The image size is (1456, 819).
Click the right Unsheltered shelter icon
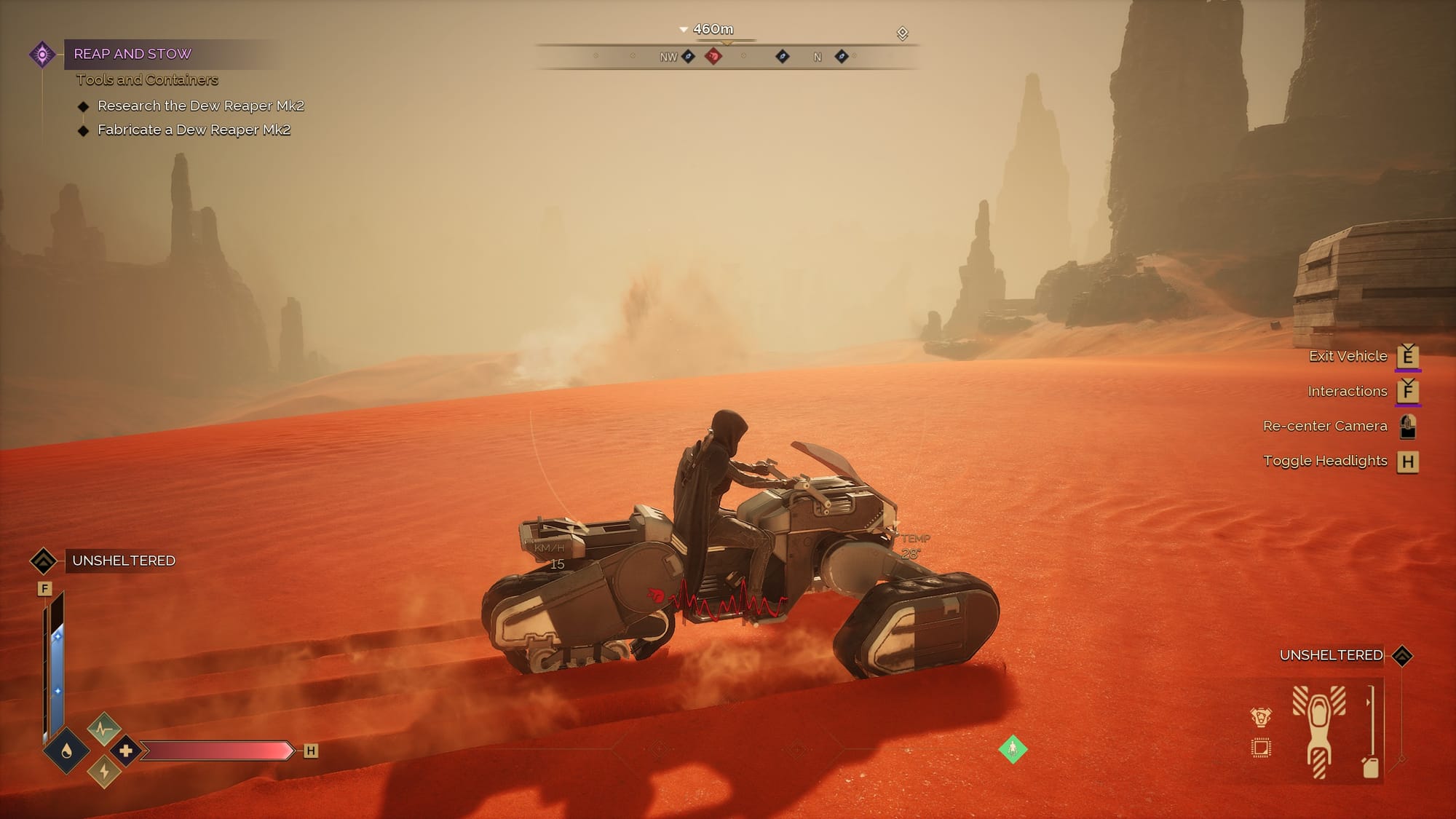pos(1402,656)
